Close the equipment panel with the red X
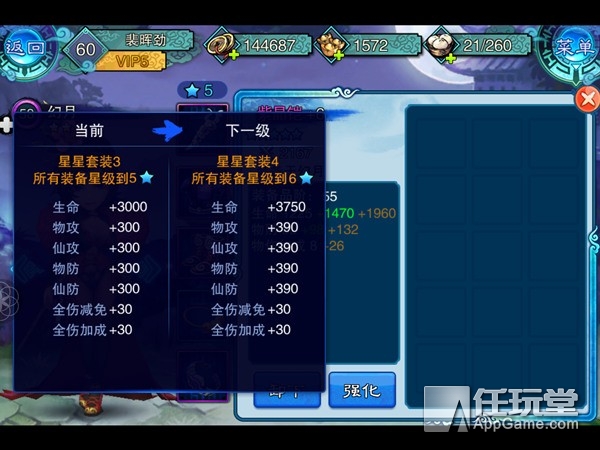The height and width of the screenshot is (450, 600). click(x=587, y=98)
